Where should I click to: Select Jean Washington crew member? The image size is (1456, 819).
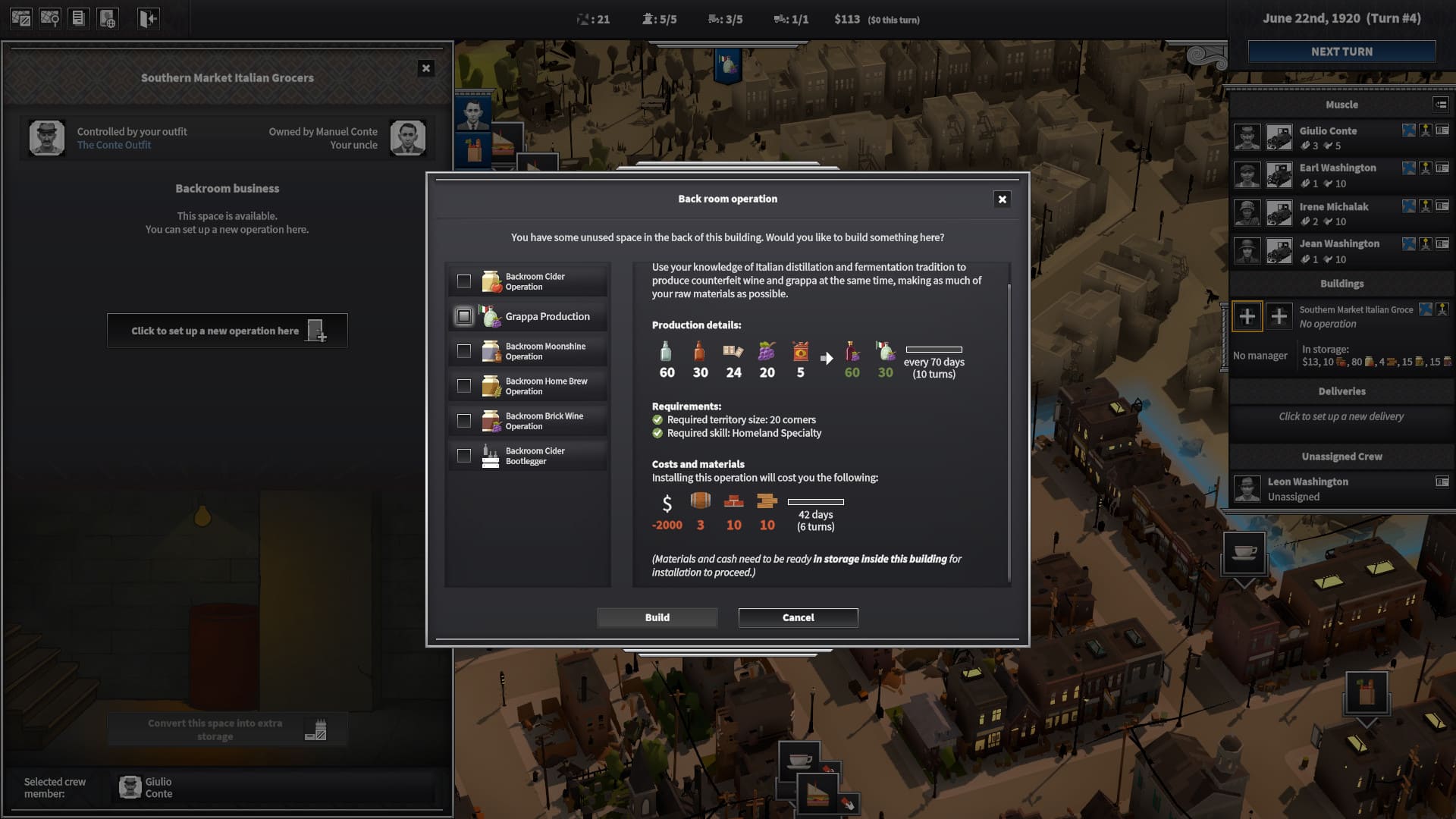[x=1338, y=244]
